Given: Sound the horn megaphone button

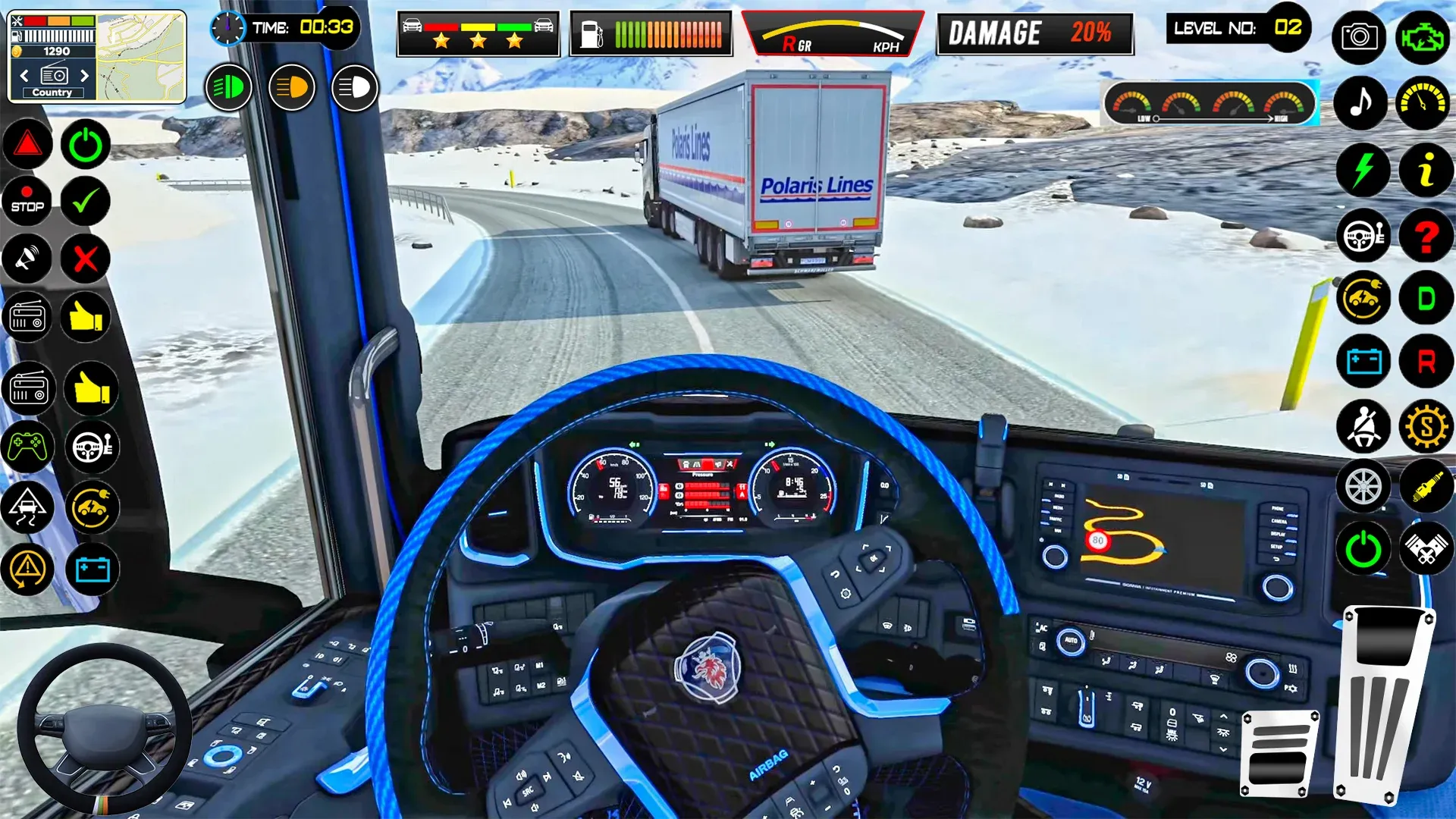Looking at the screenshot, I should coord(27,259).
